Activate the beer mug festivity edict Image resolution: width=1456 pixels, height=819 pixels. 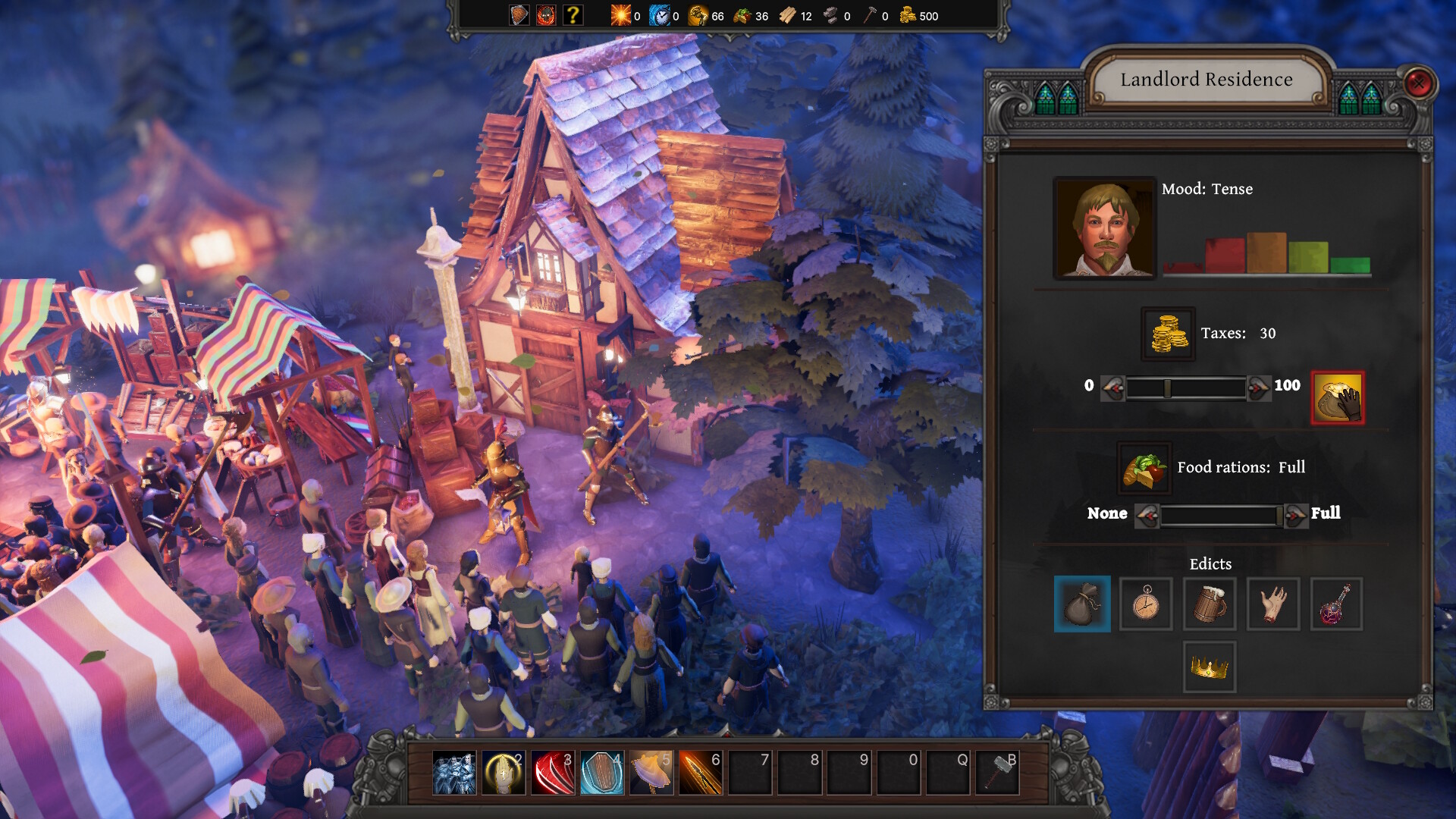[x=1210, y=604]
